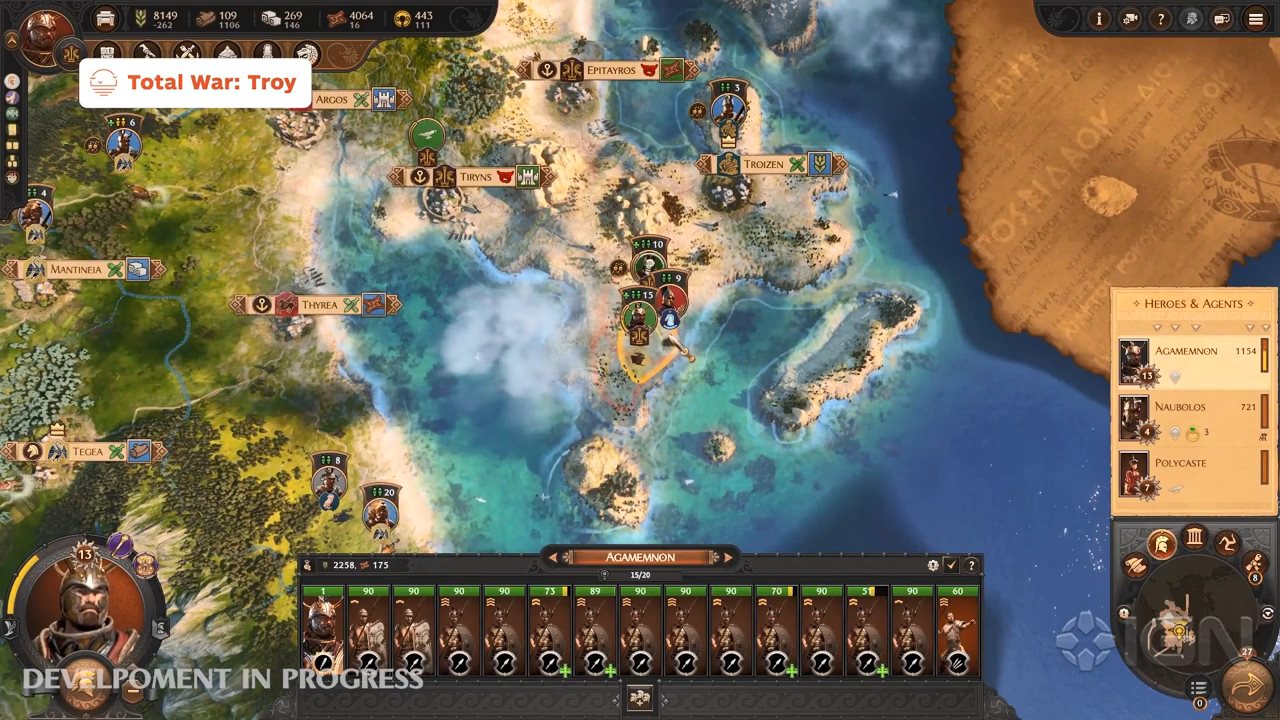1280x720 pixels.
Task: Toggle the camera settings button
Action: point(1129,19)
